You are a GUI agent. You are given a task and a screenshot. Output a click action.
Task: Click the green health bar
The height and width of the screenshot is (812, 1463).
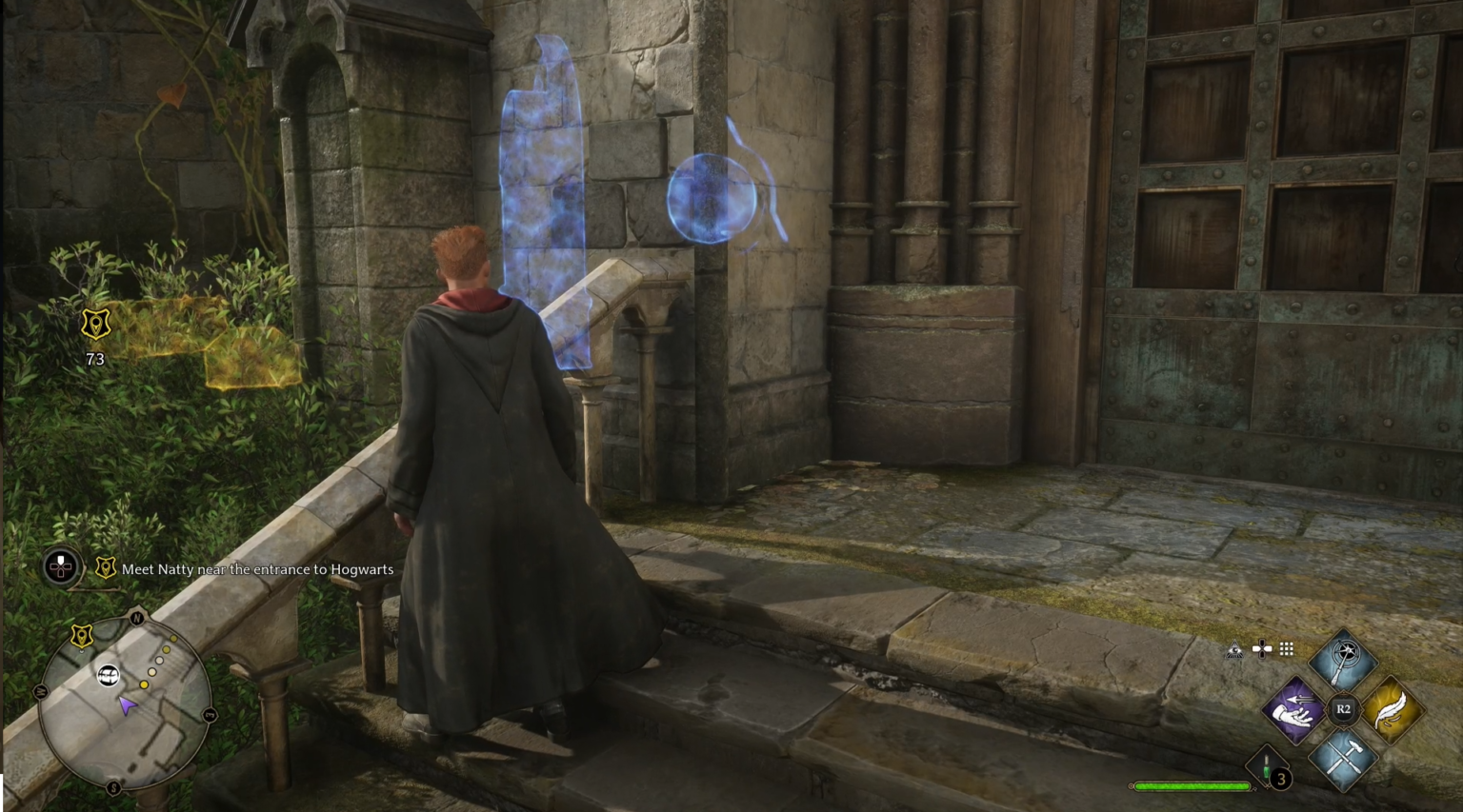[x=1191, y=787]
